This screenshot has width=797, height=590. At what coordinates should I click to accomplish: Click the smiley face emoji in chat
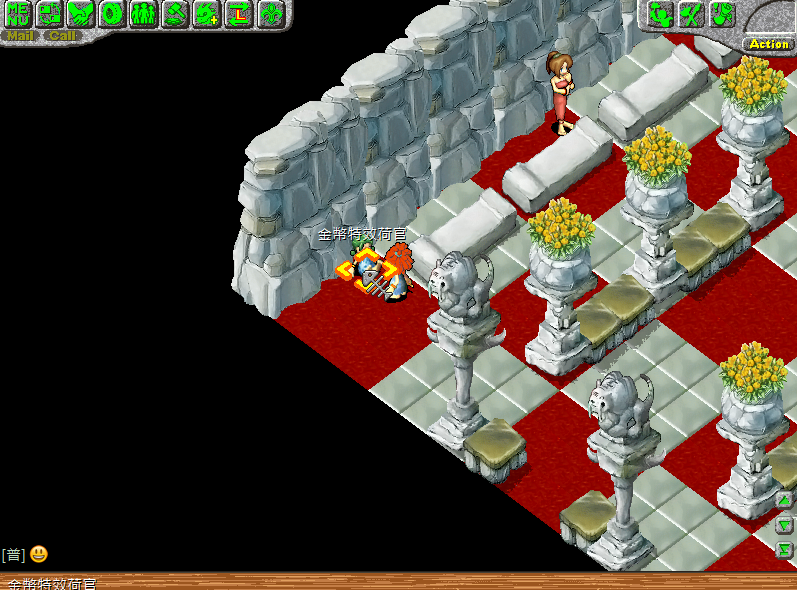(x=38, y=554)
